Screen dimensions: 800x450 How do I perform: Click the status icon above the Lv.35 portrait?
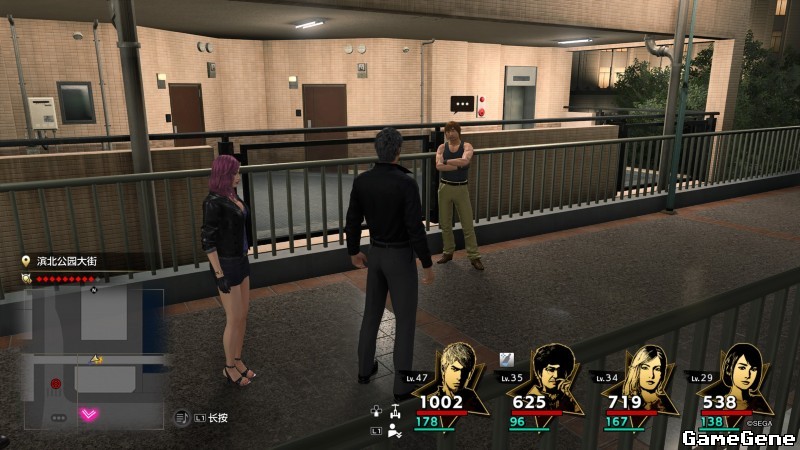(507, 359)
